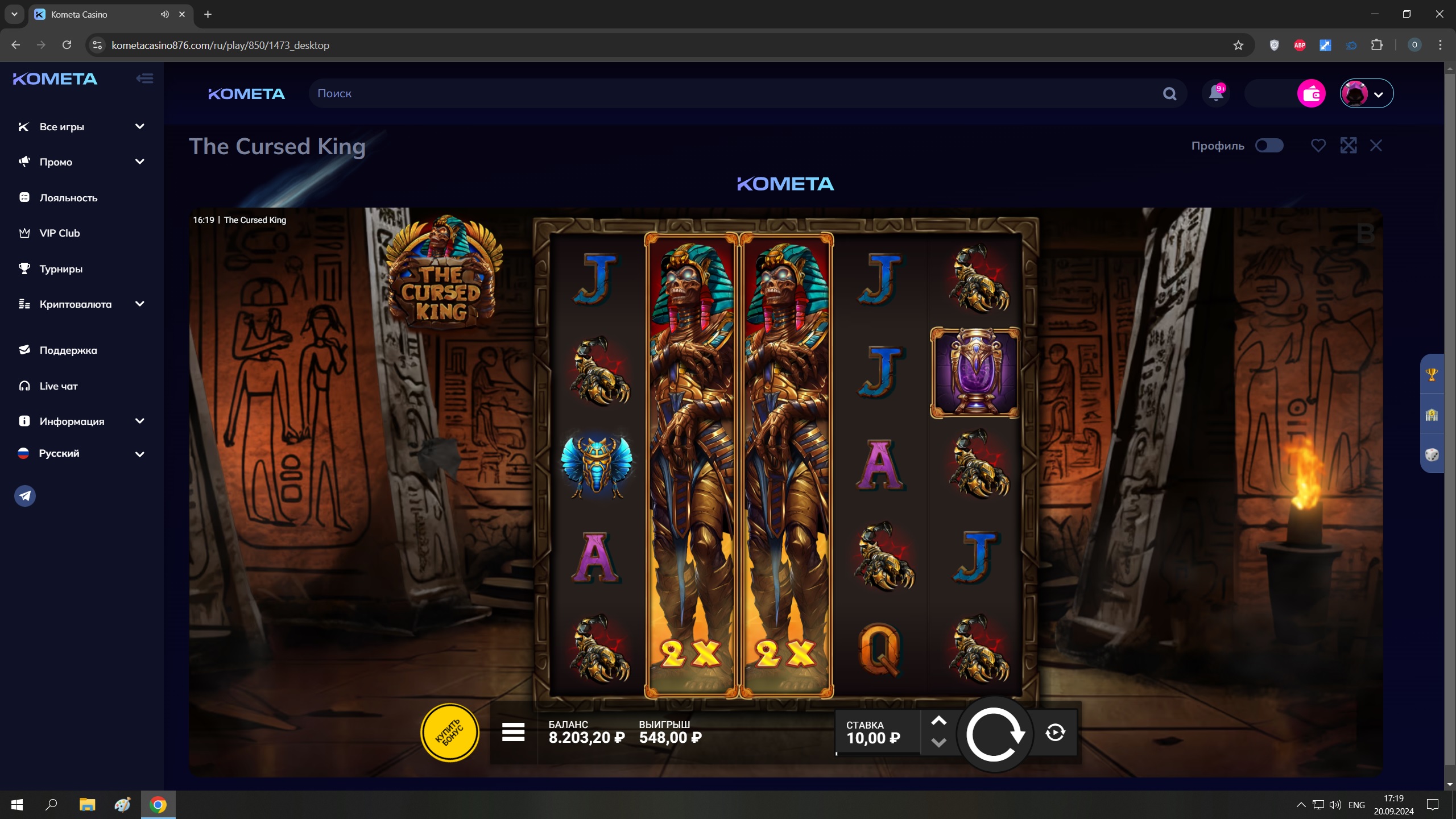Screen dimensions: 1456x819
Task: Click the Поиск search field
Action: tap(734, 93)
